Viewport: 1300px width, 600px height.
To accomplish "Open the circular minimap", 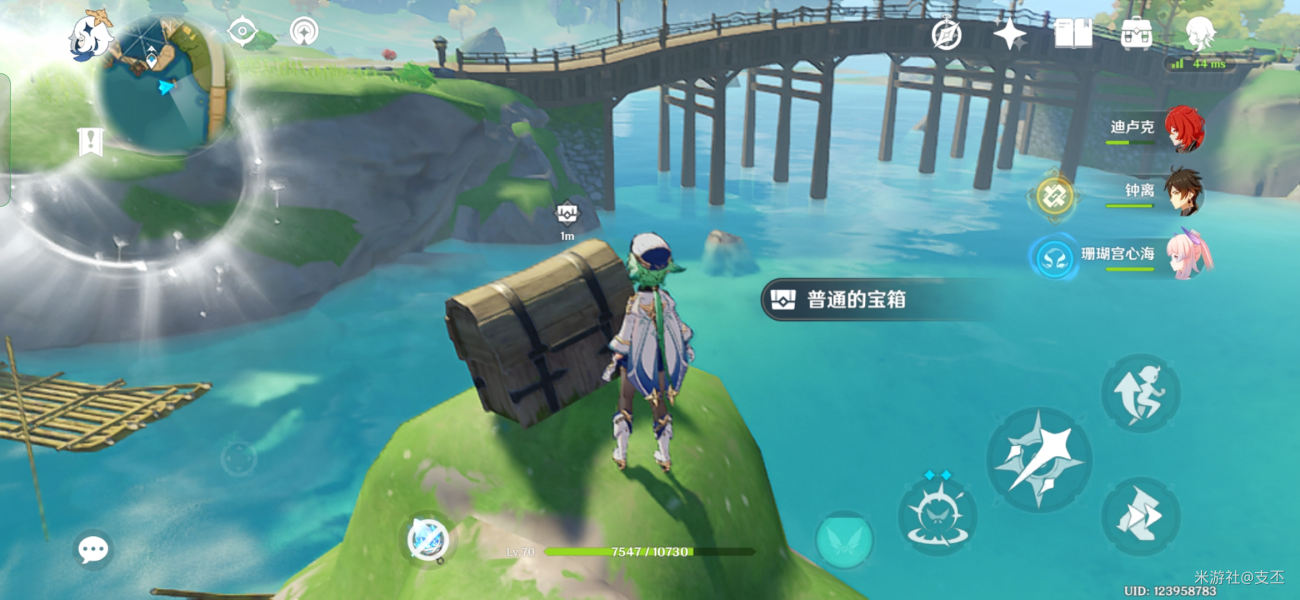I will (x=167, y=82).
